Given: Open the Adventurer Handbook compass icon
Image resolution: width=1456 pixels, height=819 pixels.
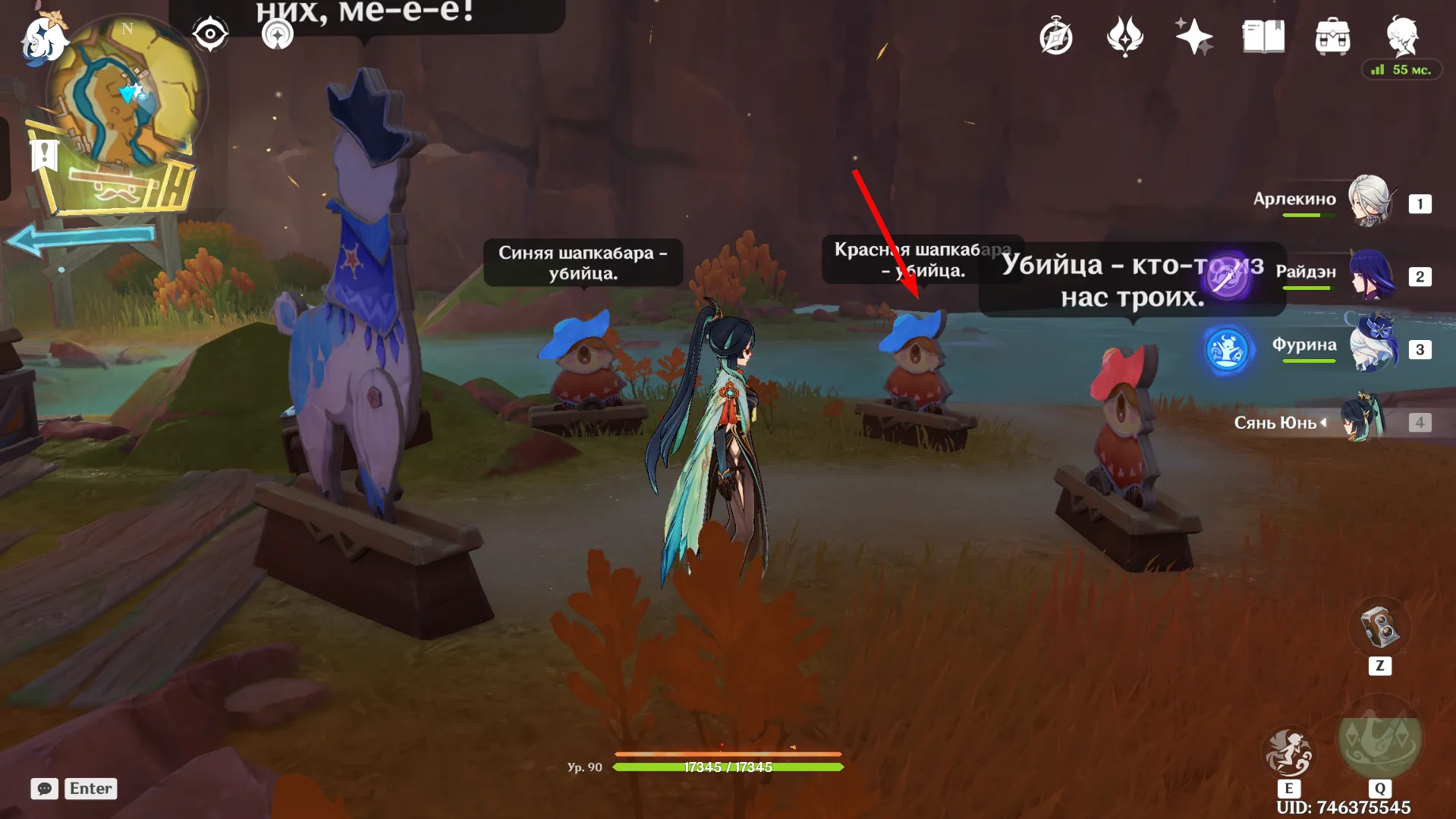Looking at the screenshot, I should pos(1056,36).
